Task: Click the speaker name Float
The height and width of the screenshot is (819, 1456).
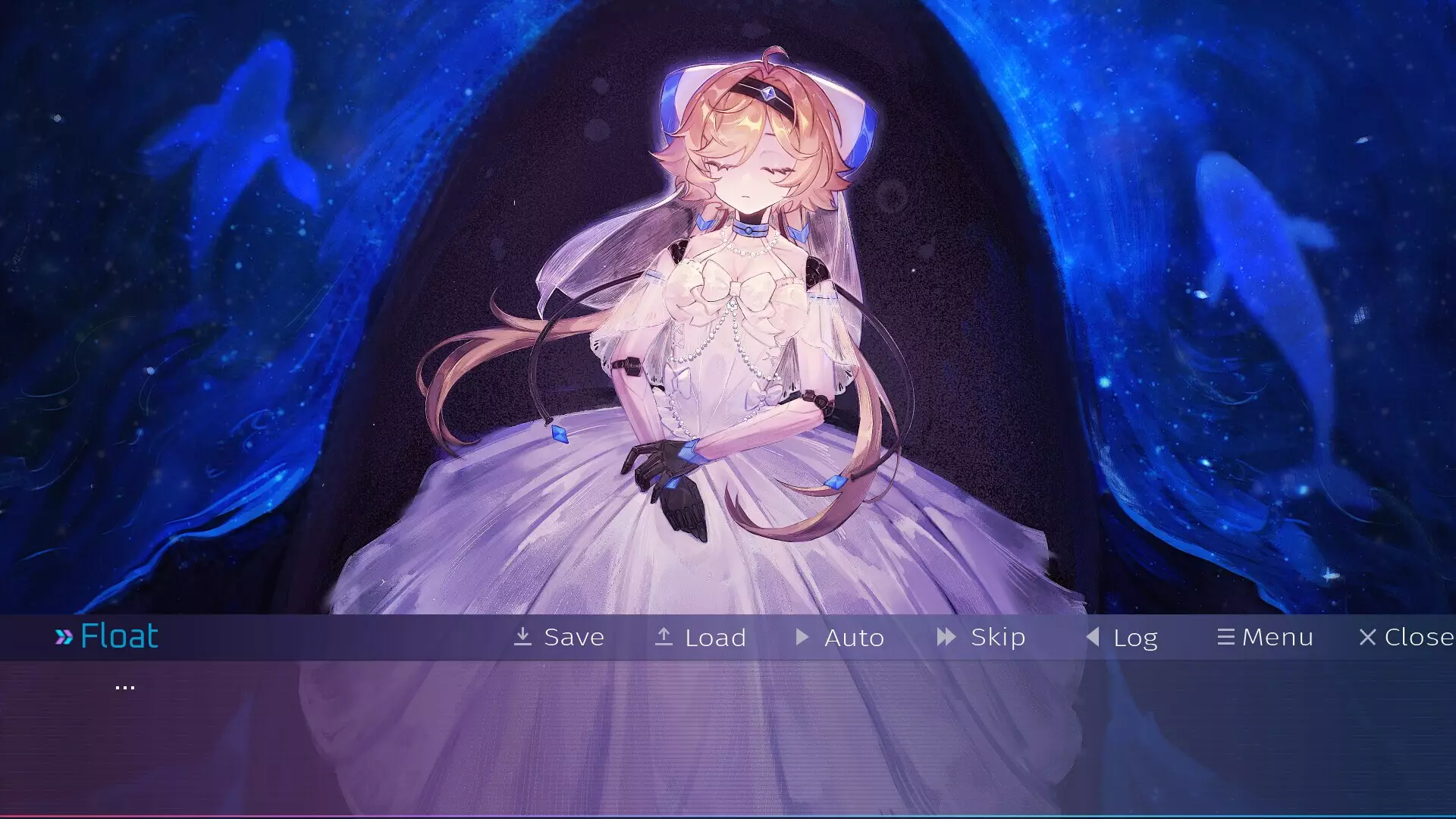Action: (x=119, y=635)
